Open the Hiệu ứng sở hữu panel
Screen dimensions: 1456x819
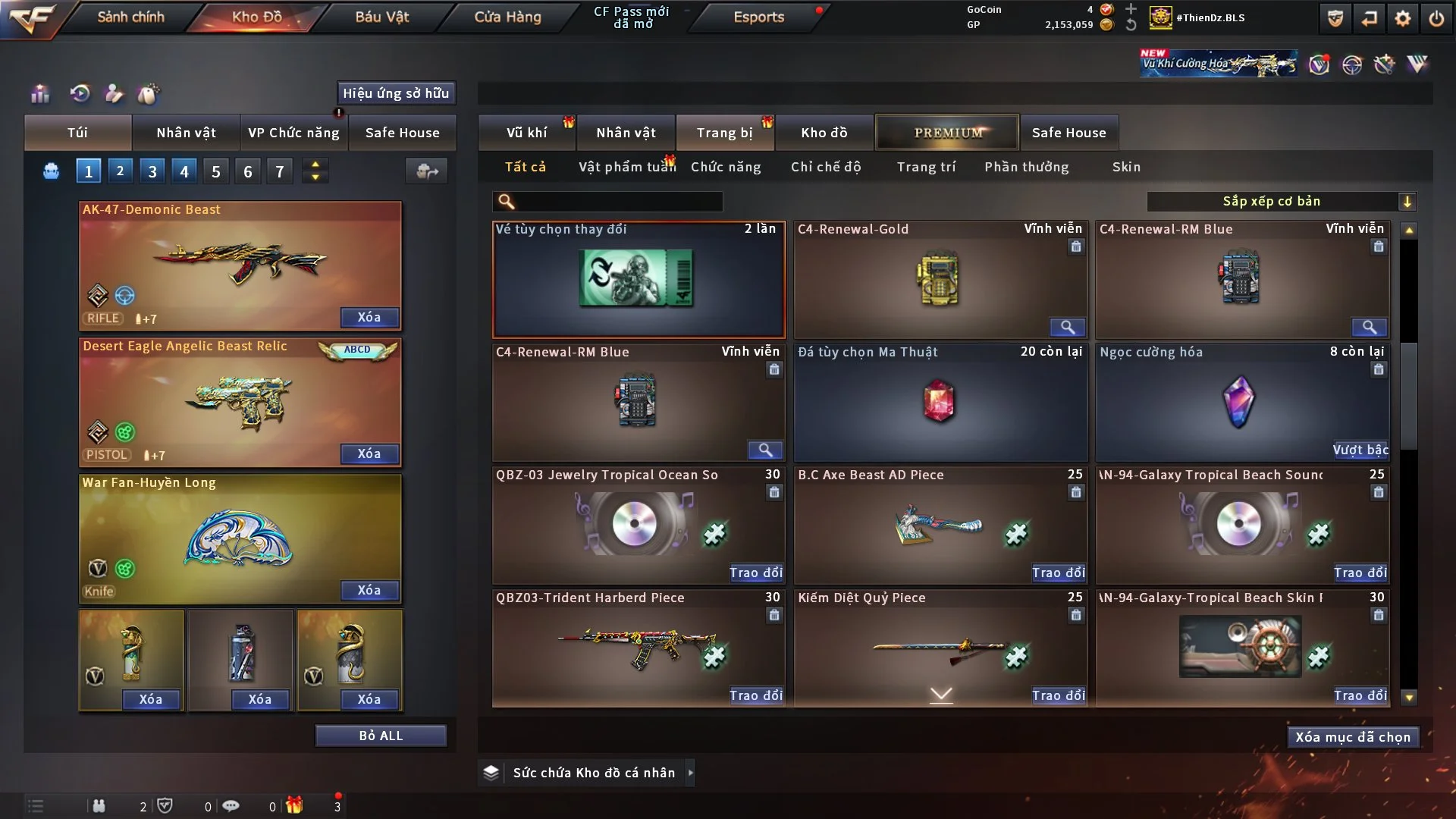click(x=396, y=93)
